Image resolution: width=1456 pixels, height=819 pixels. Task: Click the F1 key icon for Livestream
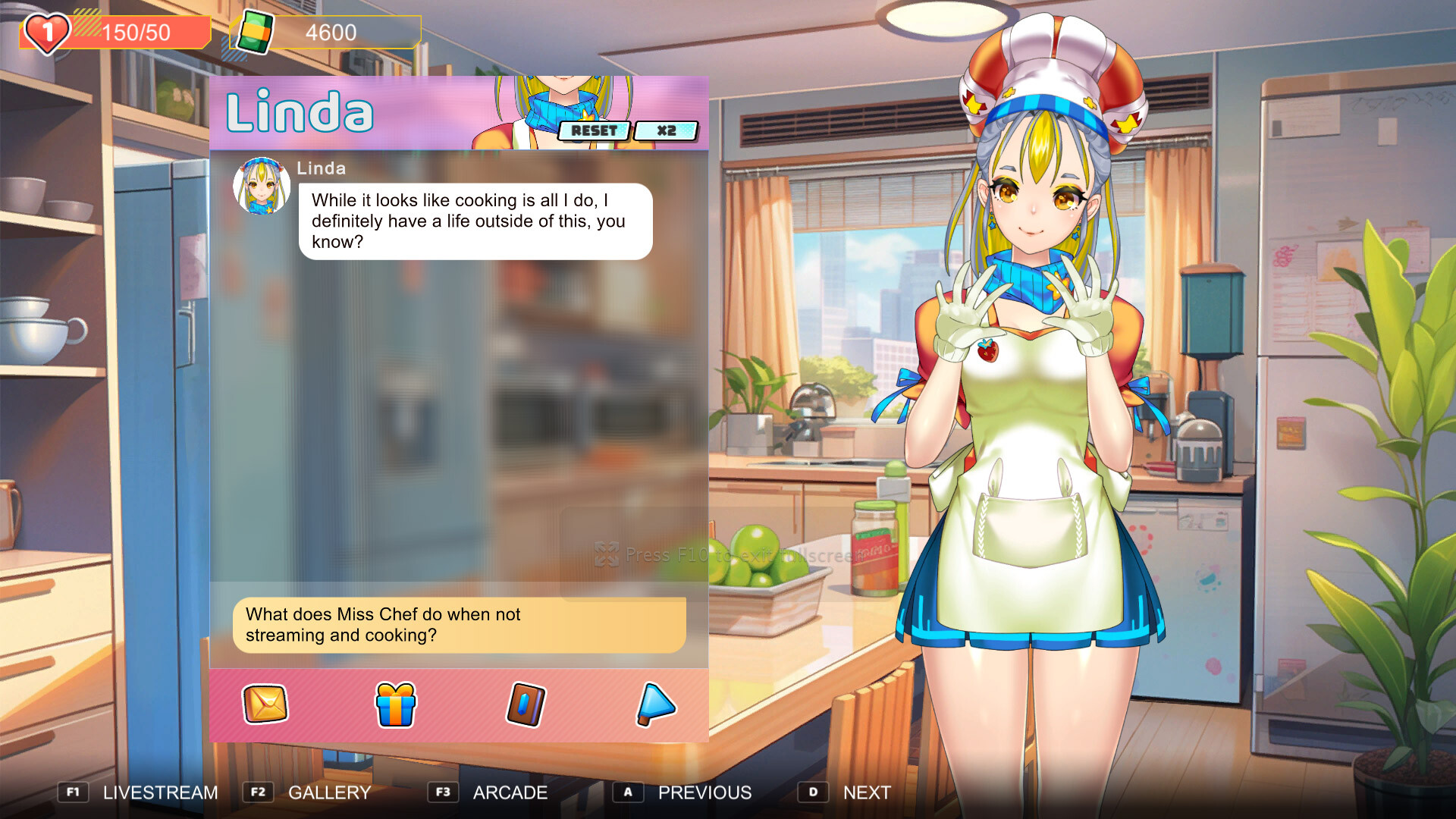pos(73,792)
